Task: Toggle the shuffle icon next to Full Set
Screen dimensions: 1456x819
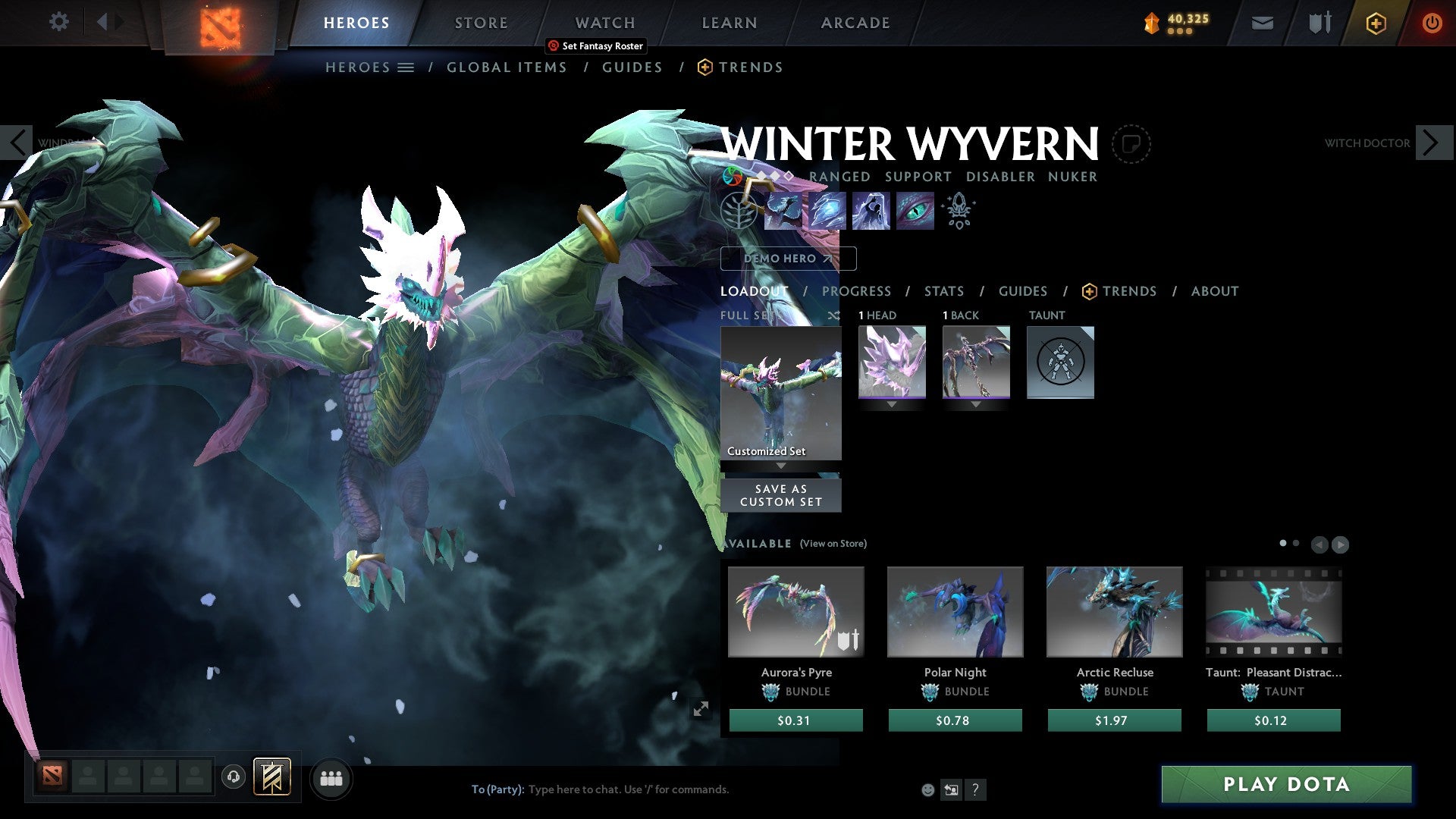Action: tap(834, 316)
